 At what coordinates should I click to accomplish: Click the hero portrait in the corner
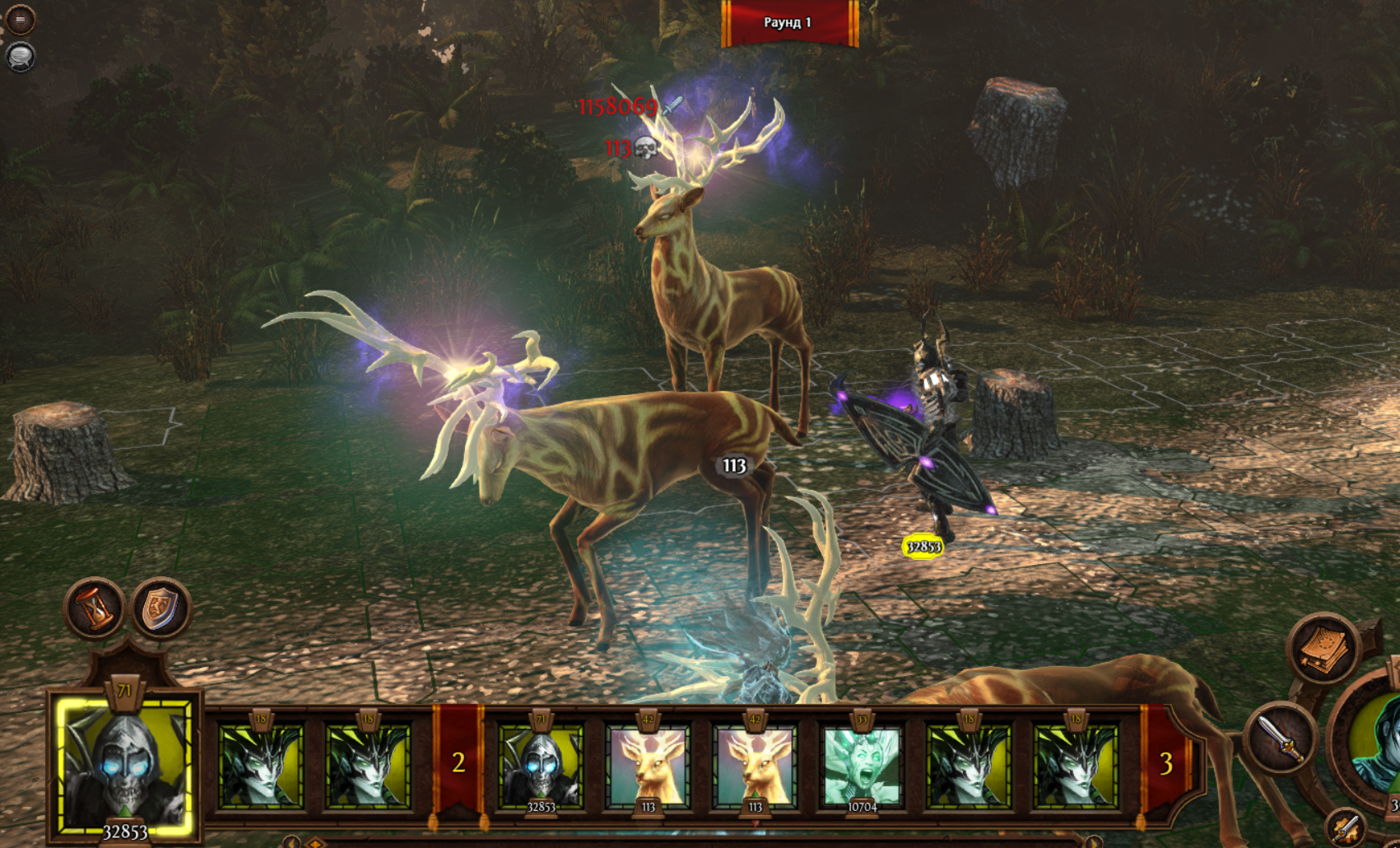tap(1376, 745)
